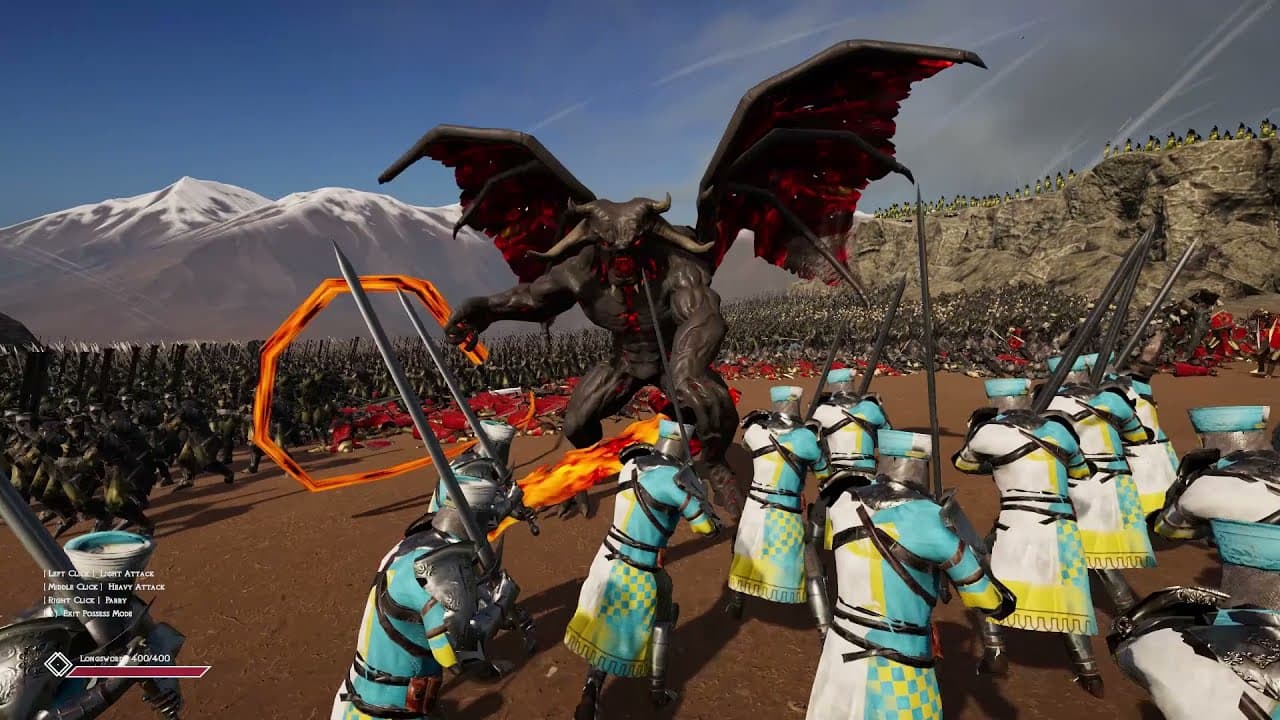Click the 'Left Click' keybind indicator

coord(69,574)
